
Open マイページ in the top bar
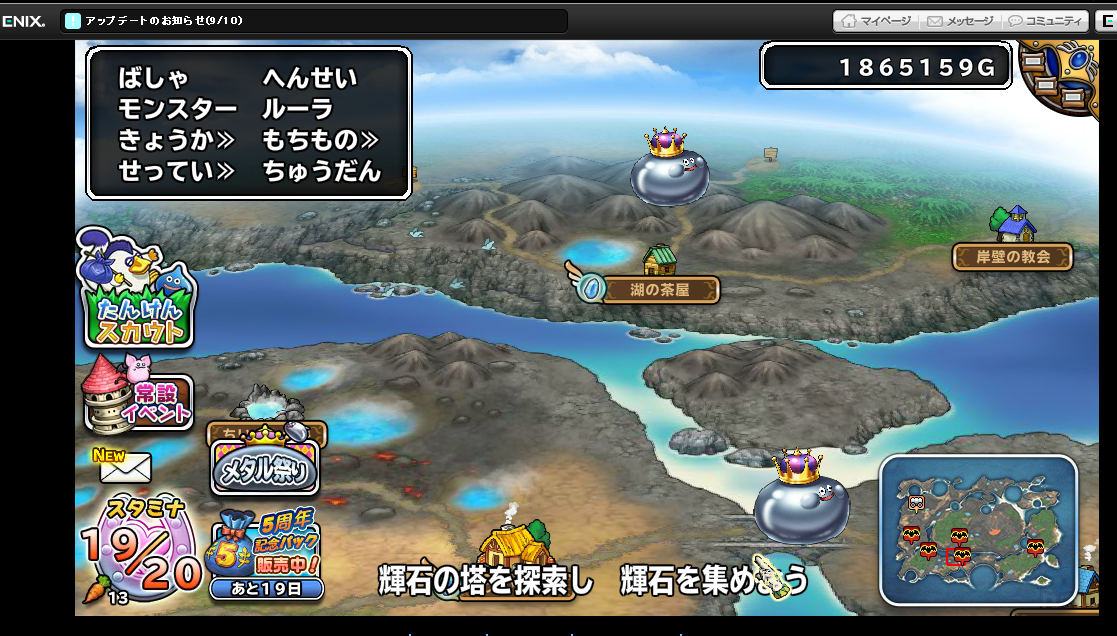876,20
